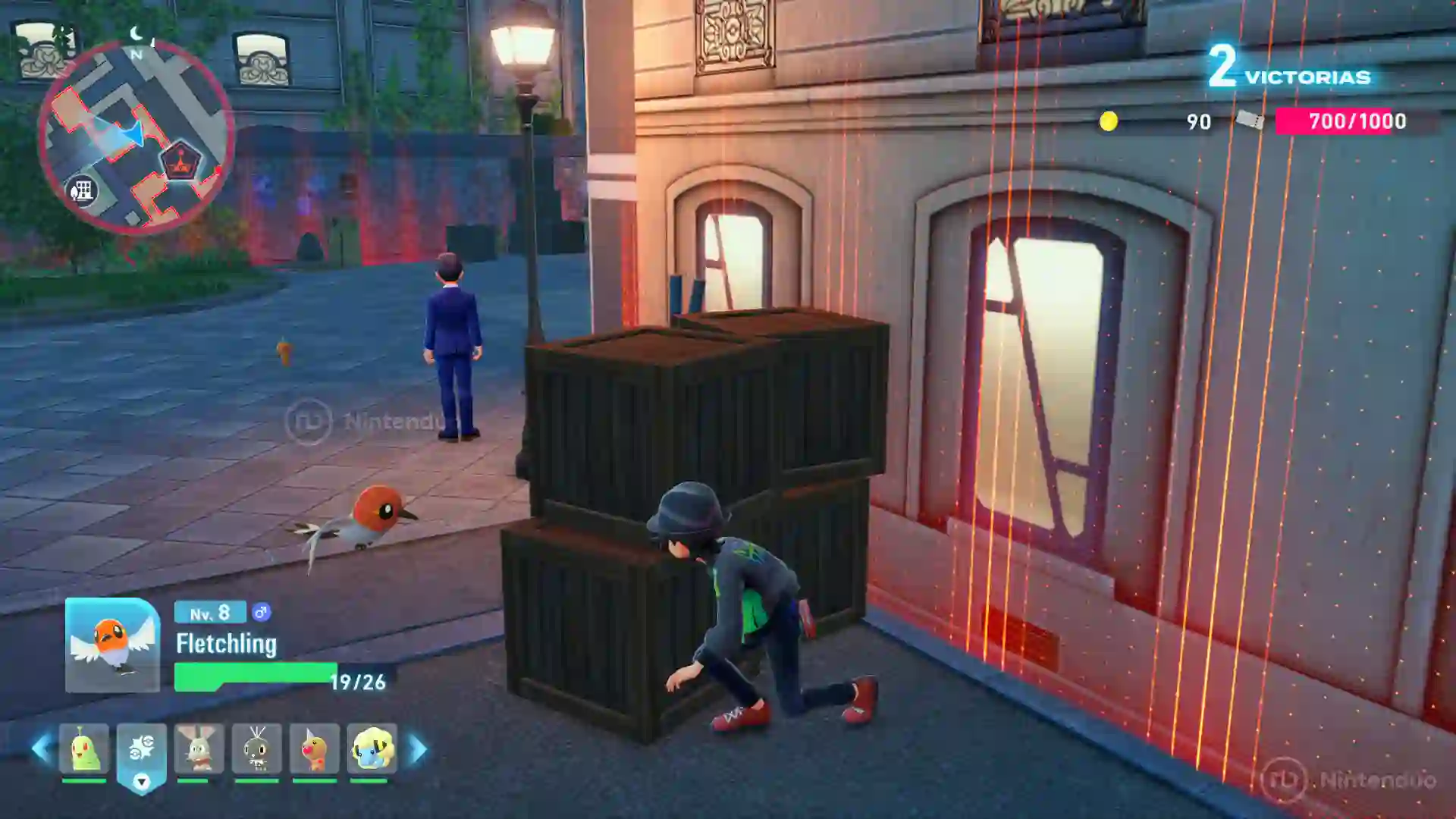Select Fletchling's portrait in the info panel
Viewport: 1456px width, 819px height.
pos(112,647)
